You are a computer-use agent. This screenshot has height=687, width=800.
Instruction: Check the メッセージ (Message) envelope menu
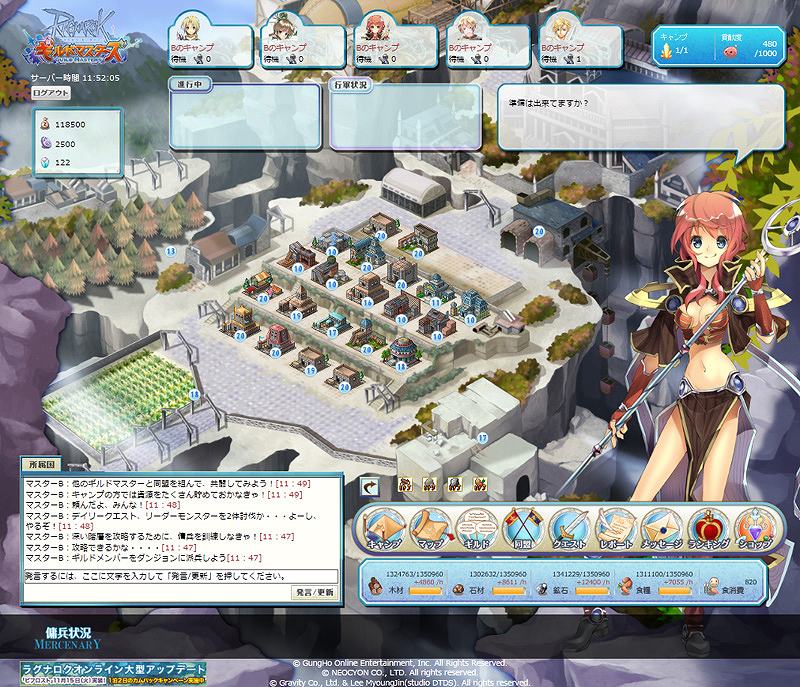tap(662, 529)
